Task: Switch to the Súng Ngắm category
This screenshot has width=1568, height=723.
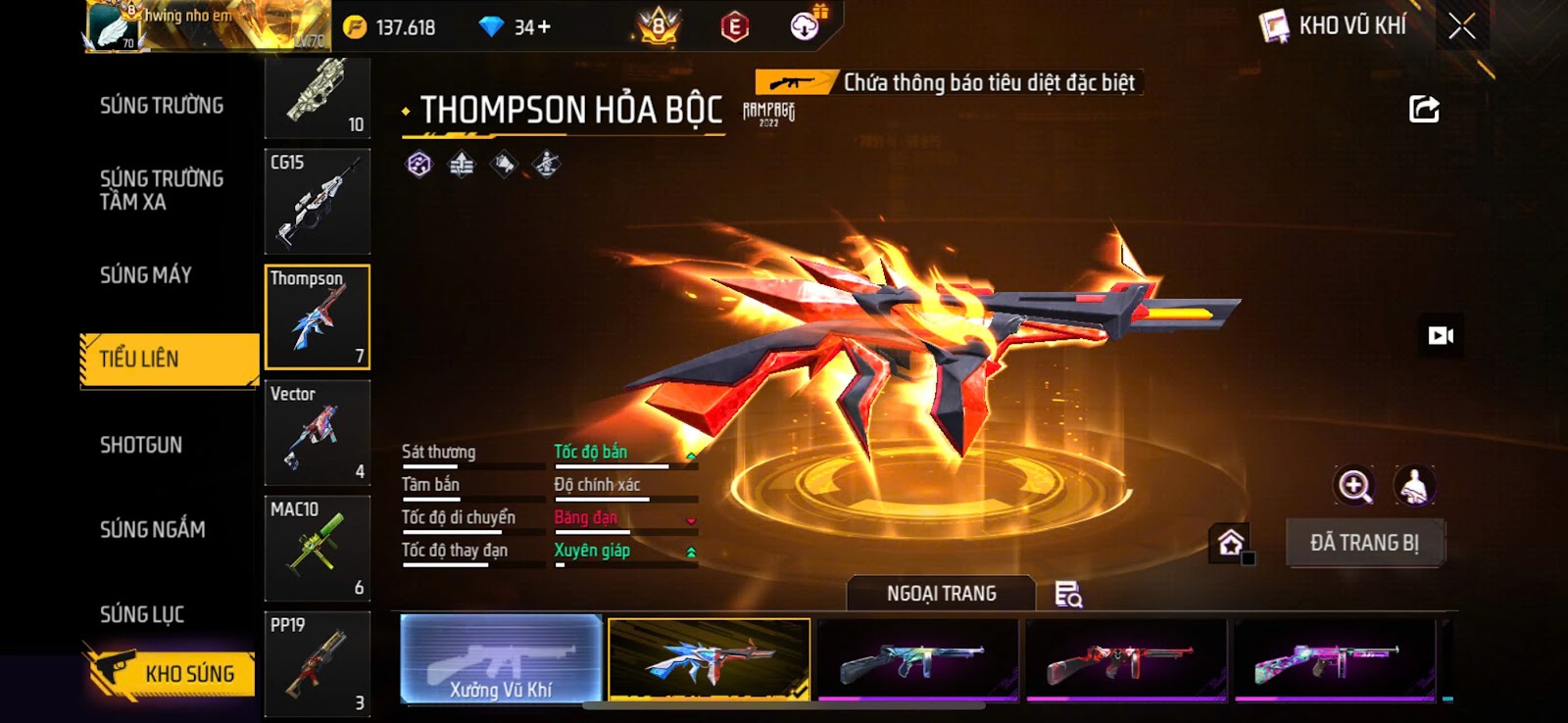Action: (x=153, y=529)
